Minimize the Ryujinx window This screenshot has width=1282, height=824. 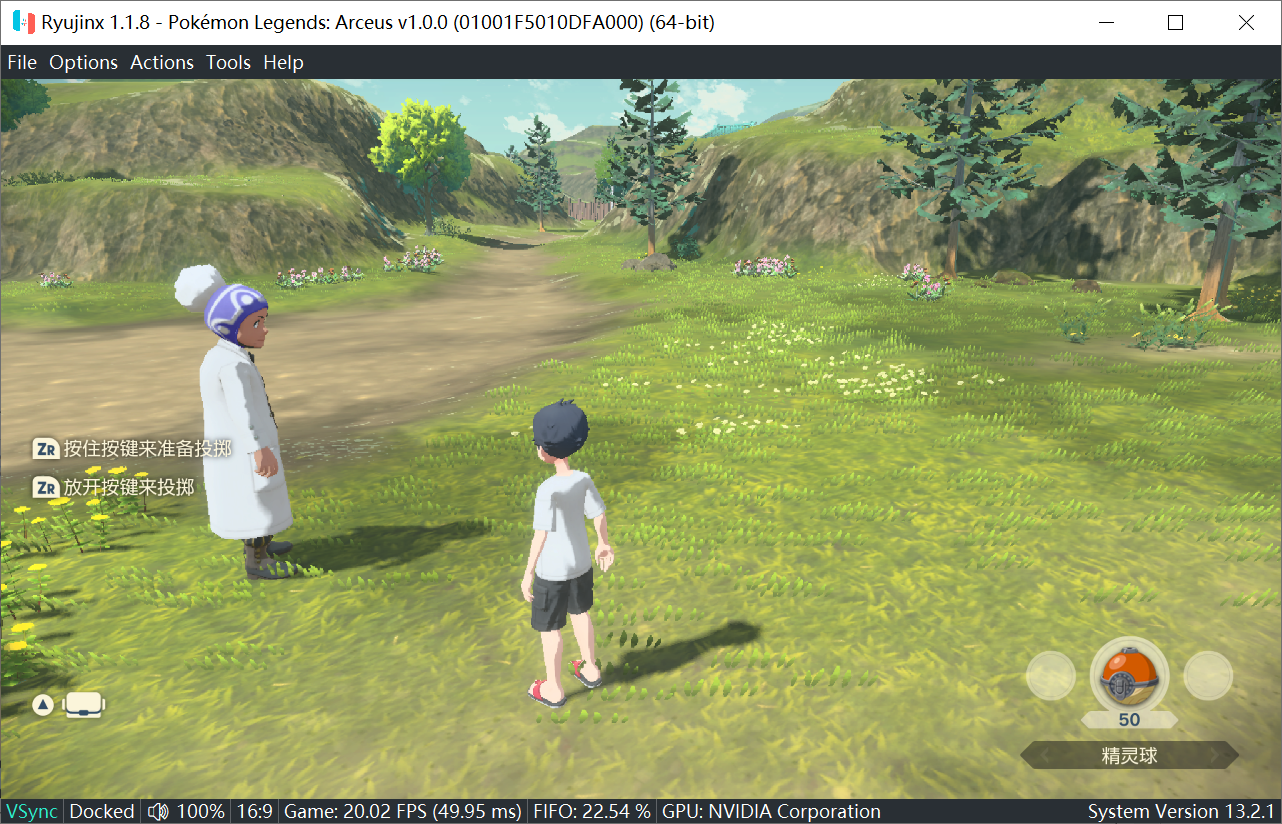(x=1106, y=22)
